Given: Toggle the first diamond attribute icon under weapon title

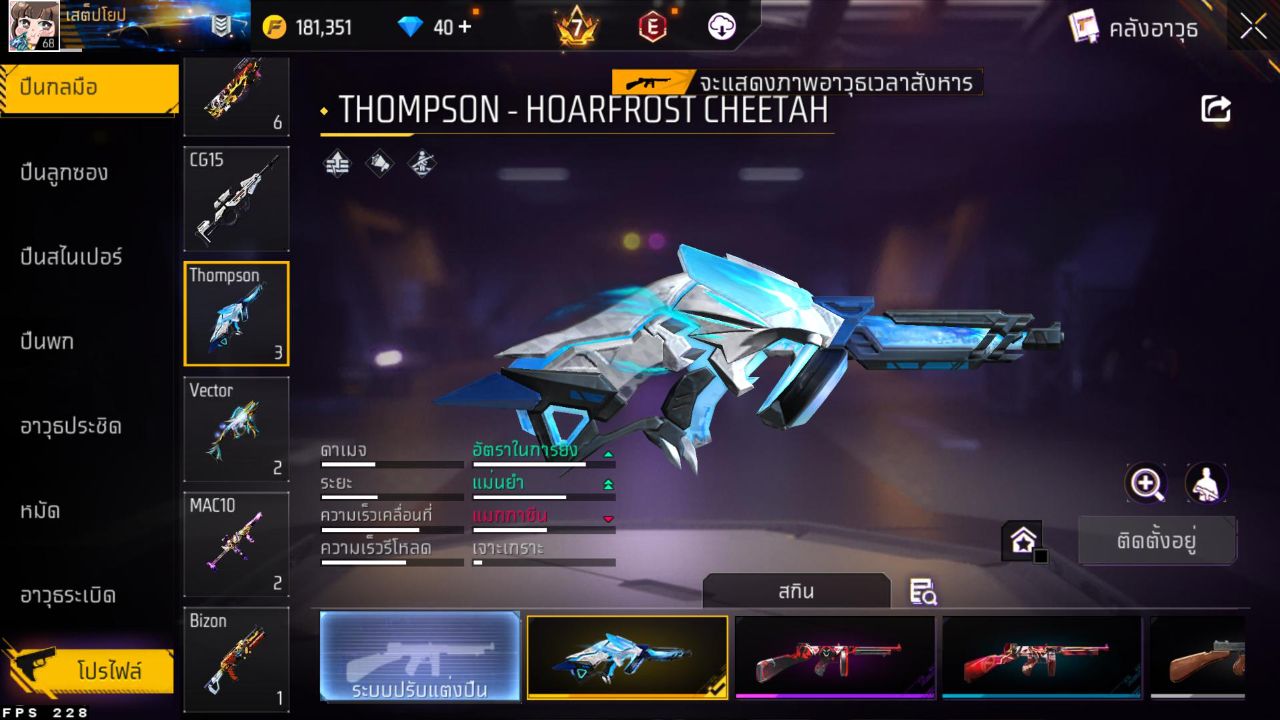Looking at the screenshot, I should [x=336, y=163].
